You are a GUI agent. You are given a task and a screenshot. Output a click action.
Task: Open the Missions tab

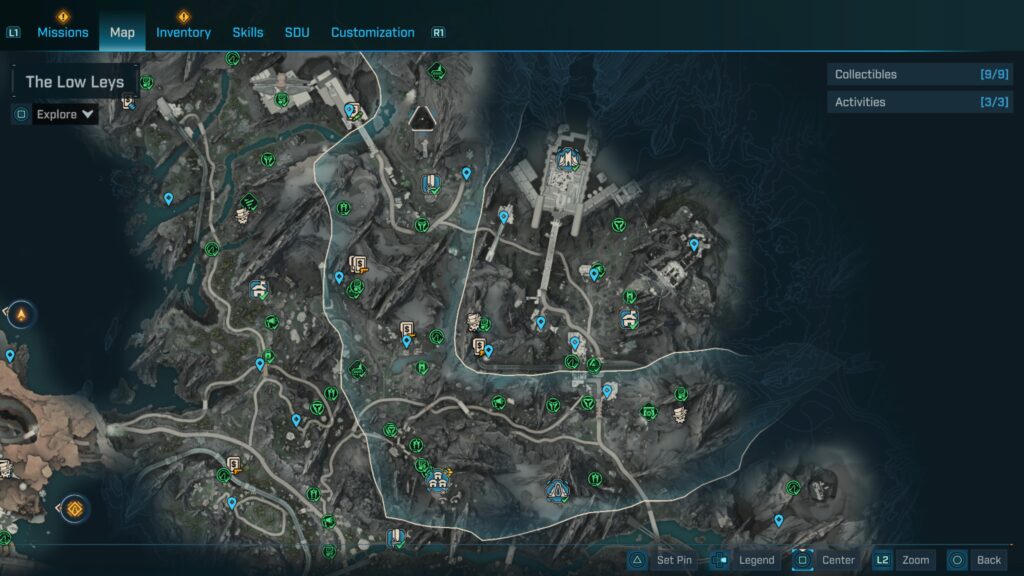click(x=63, y=32)
